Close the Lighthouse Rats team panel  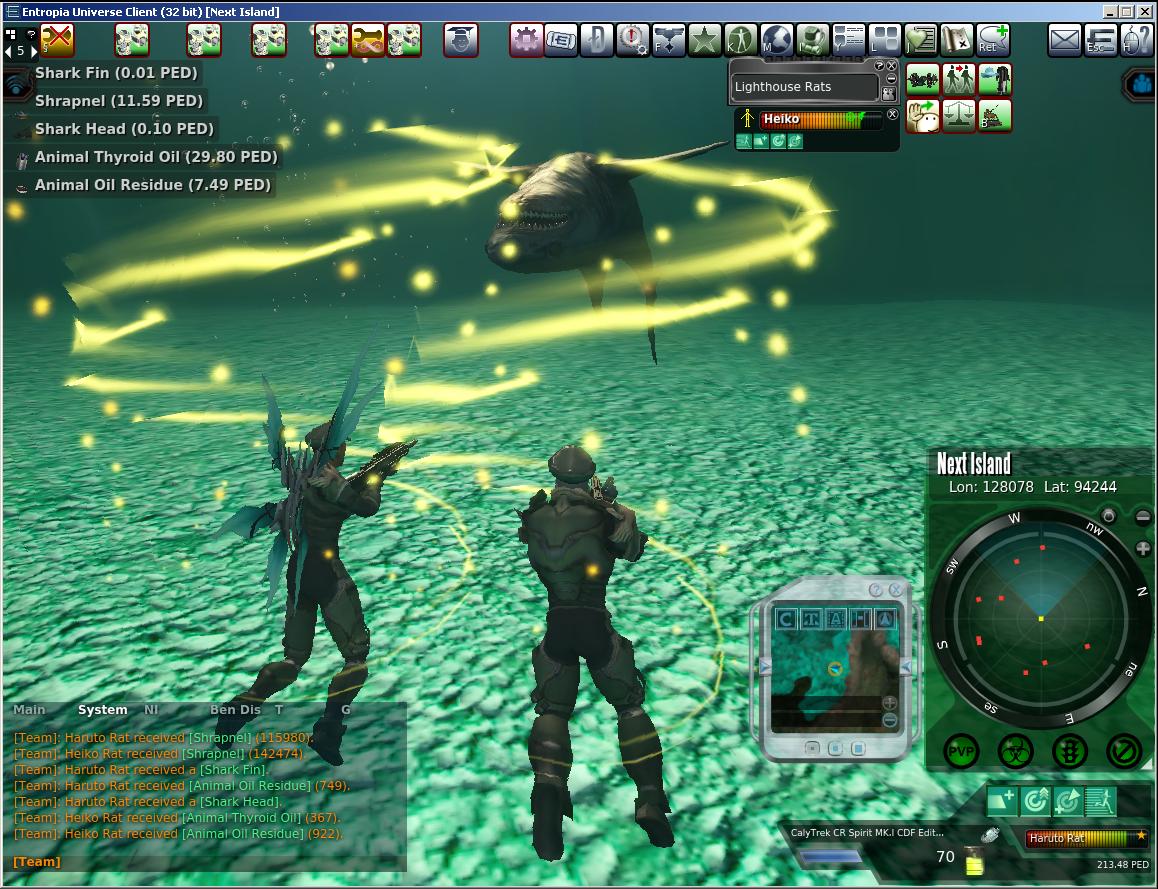tap(892, 66)
